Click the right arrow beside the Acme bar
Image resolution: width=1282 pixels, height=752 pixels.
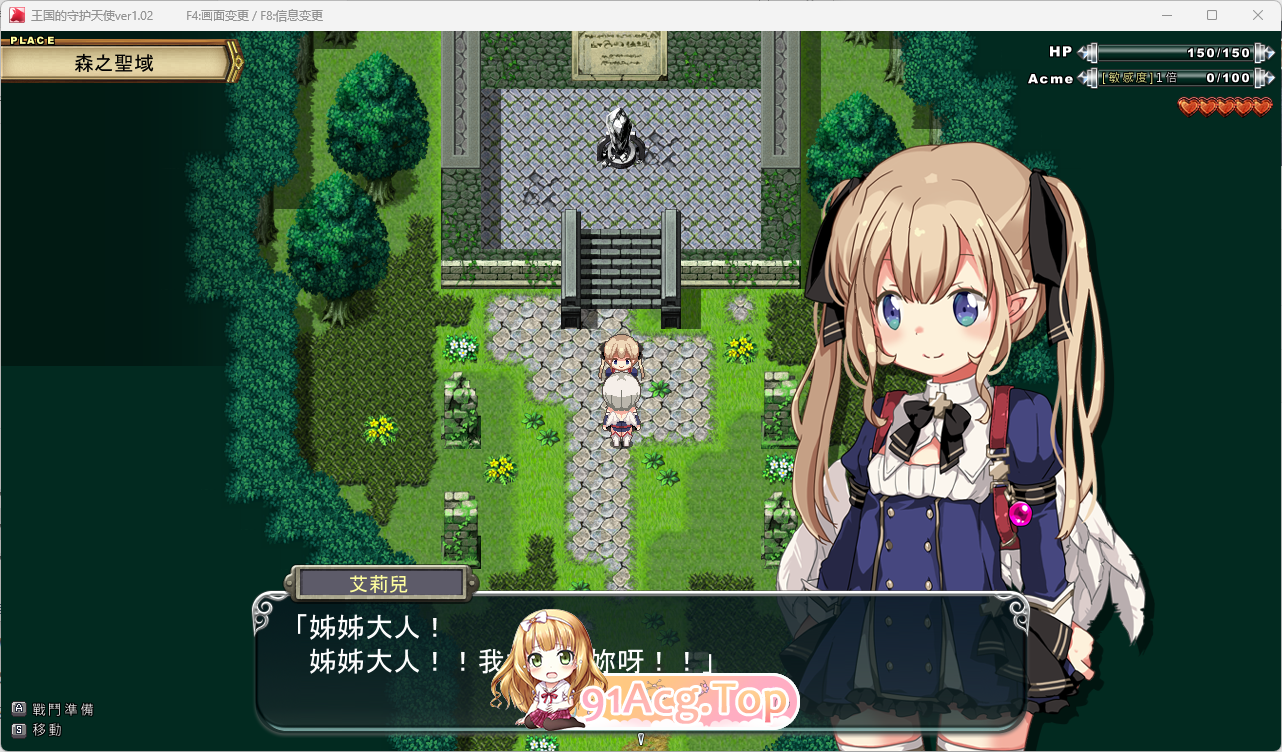pyautogui.click(x=1268, y=78)
